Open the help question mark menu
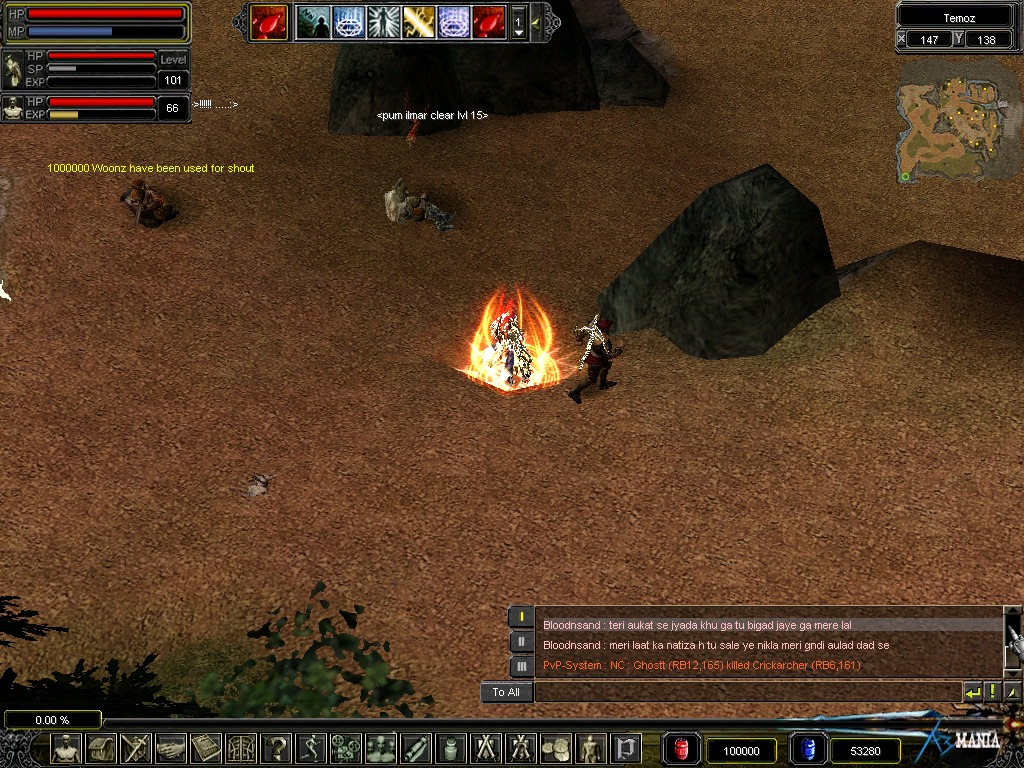The width and height of the screenshot is (1024, 768). [276, 748]
